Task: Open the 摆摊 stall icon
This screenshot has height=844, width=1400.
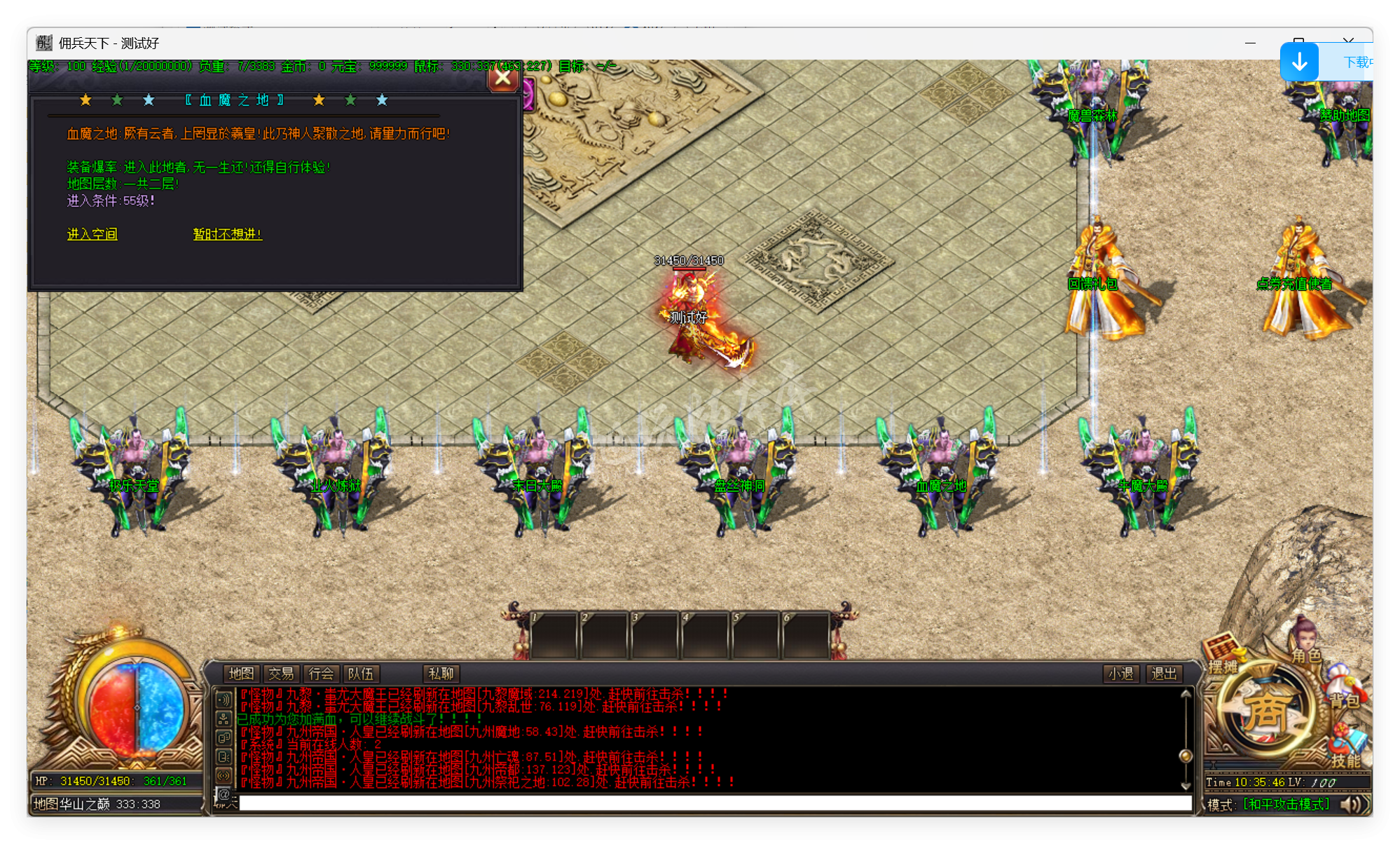Action: 1223,657
